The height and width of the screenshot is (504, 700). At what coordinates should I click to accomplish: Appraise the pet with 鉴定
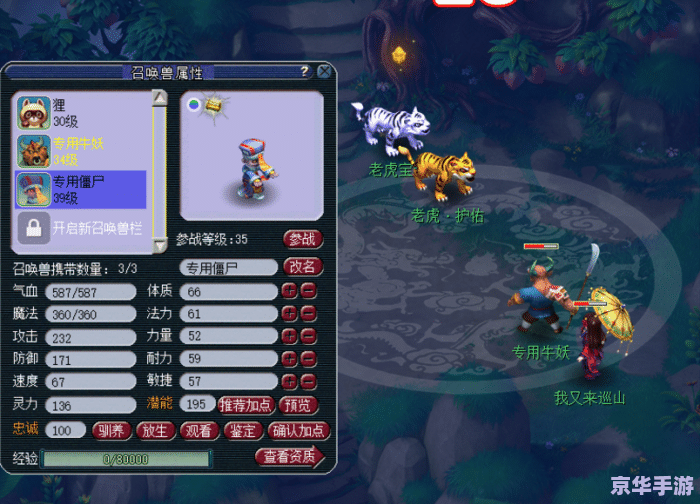[243, 431]
